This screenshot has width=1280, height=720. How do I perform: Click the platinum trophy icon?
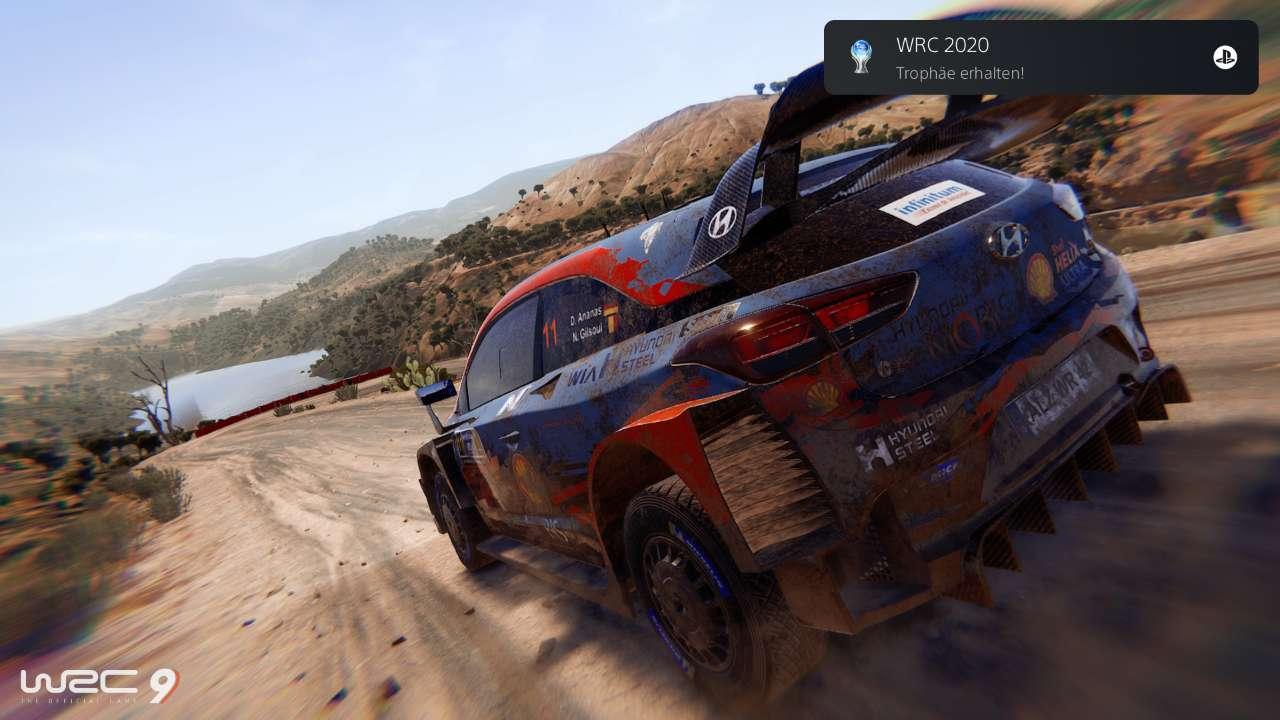click(860, 57)
